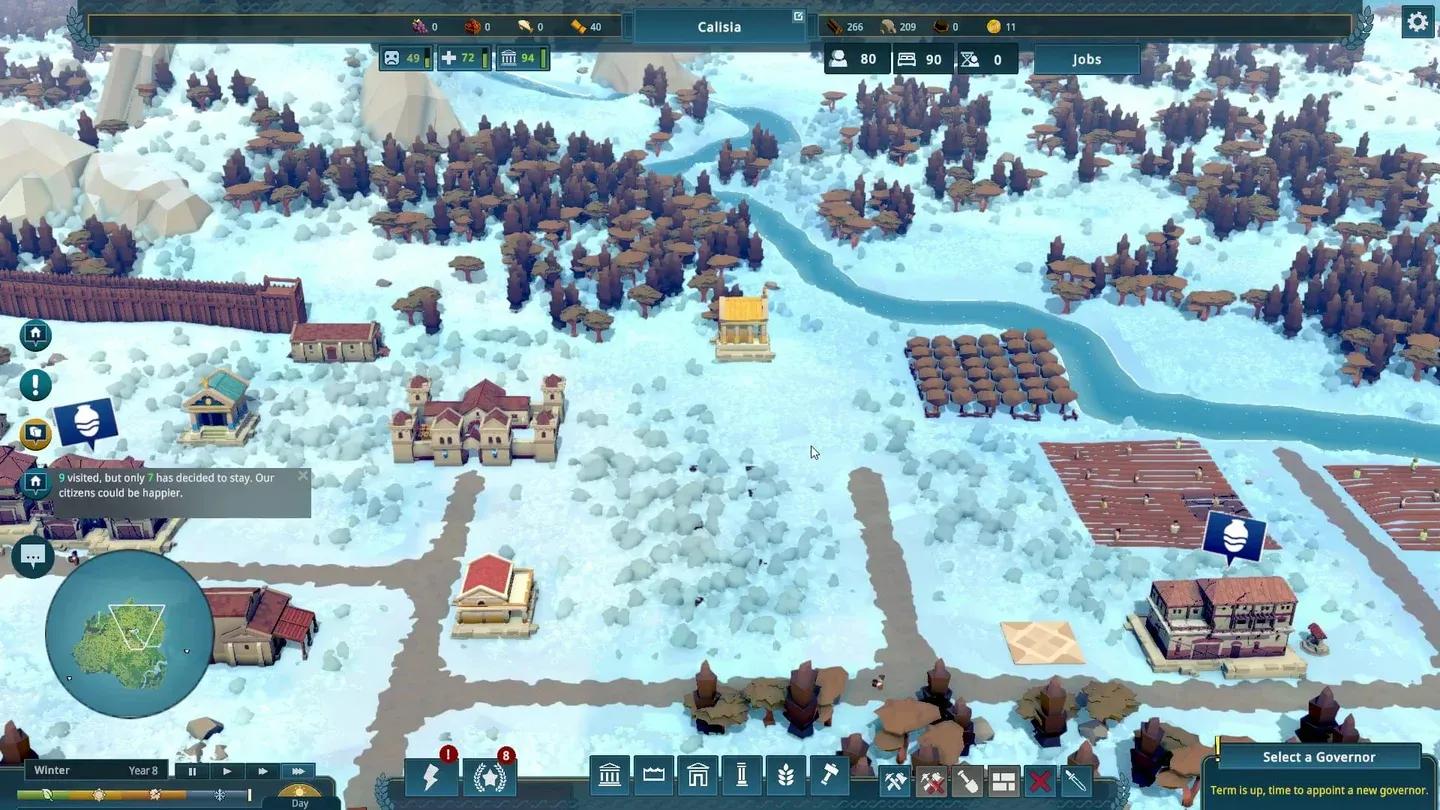Open the wheat farming build category

tap(785, 775)
